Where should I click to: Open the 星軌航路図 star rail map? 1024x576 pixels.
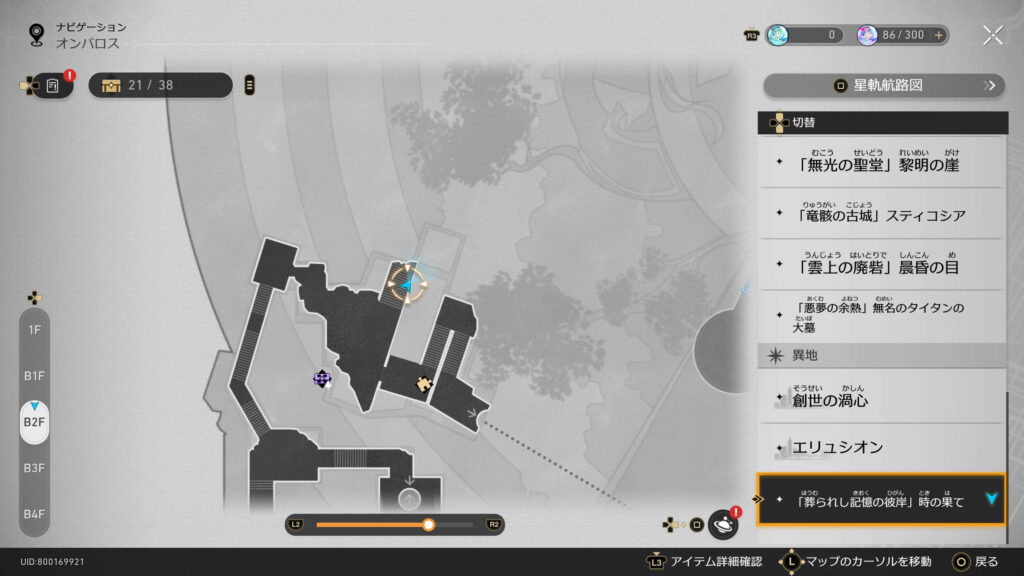coord(883,85)
